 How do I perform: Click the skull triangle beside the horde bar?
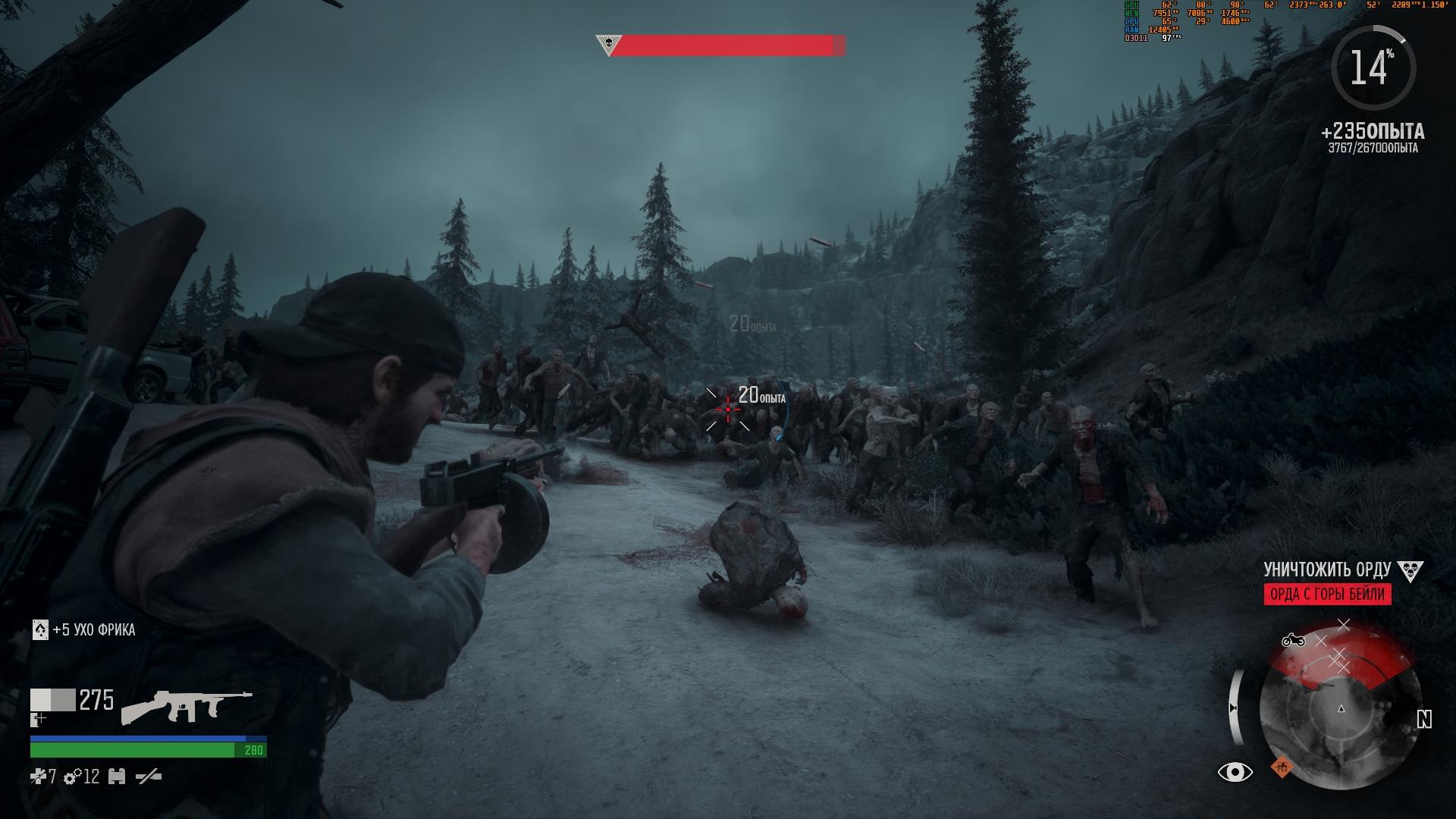(x=607, y=45)
